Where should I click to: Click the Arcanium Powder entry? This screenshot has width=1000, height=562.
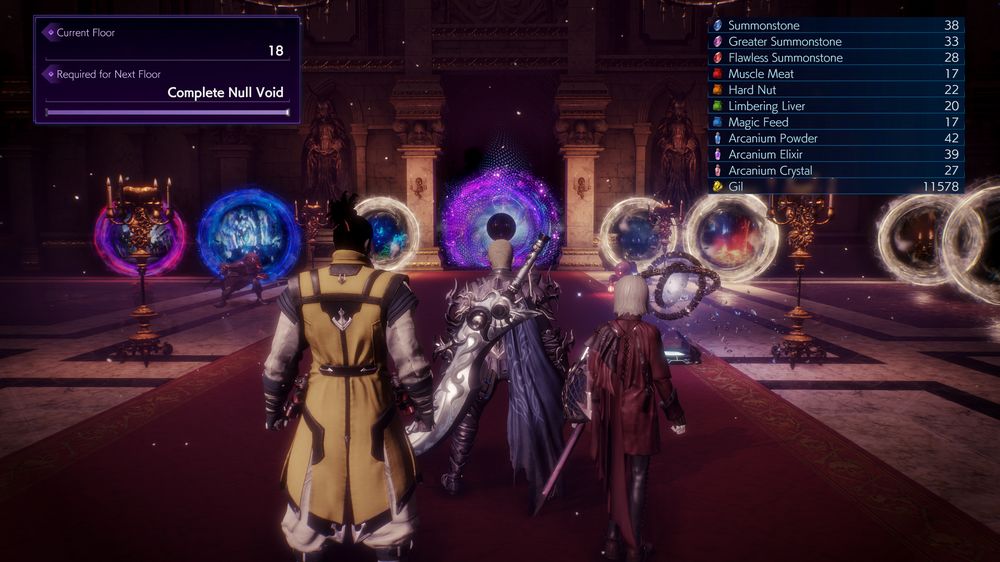(835, 138)
